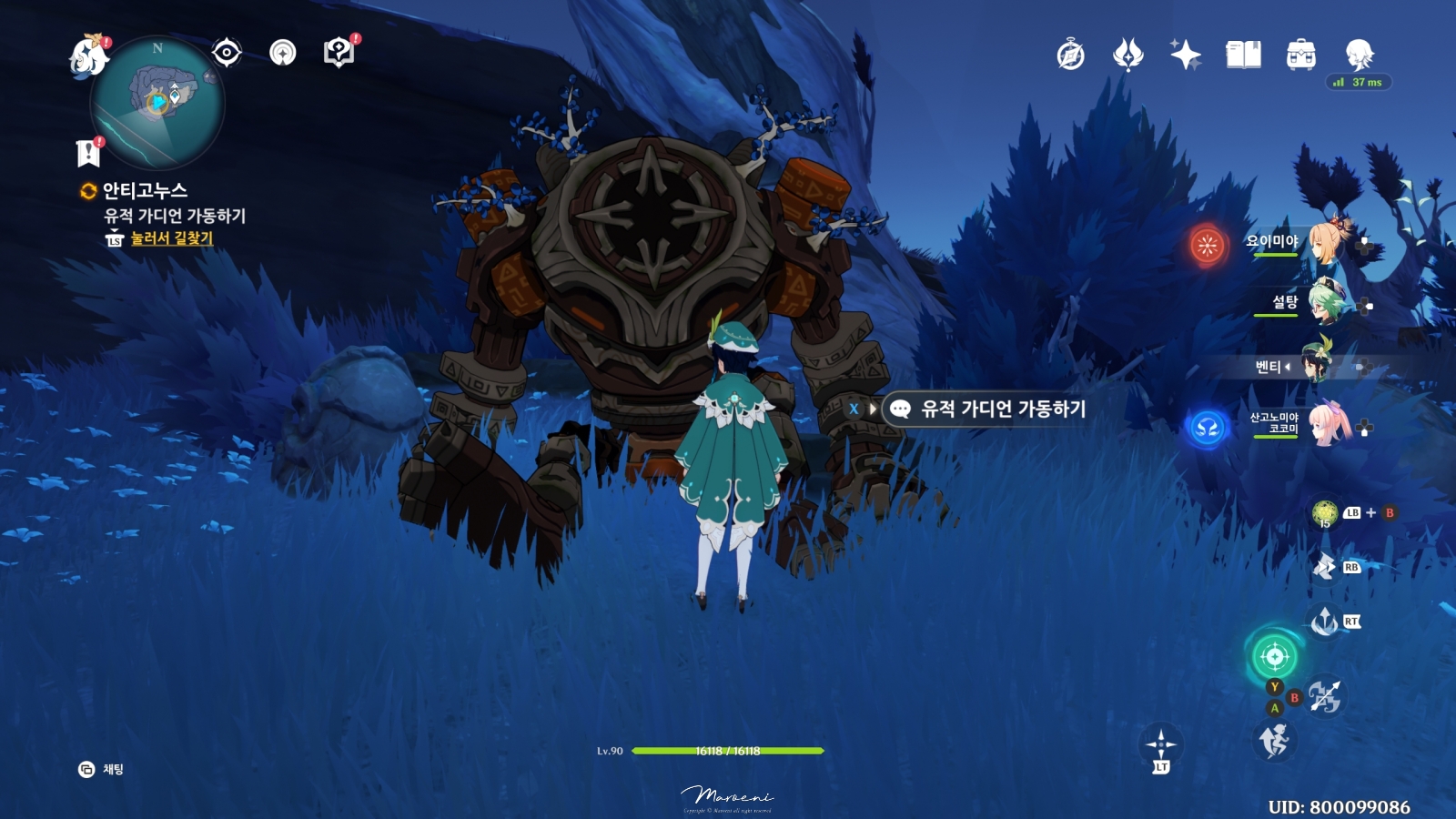Click 요이미야's red pyro skill indicator
The image size is (1456, 819).
coord(1206,246)
